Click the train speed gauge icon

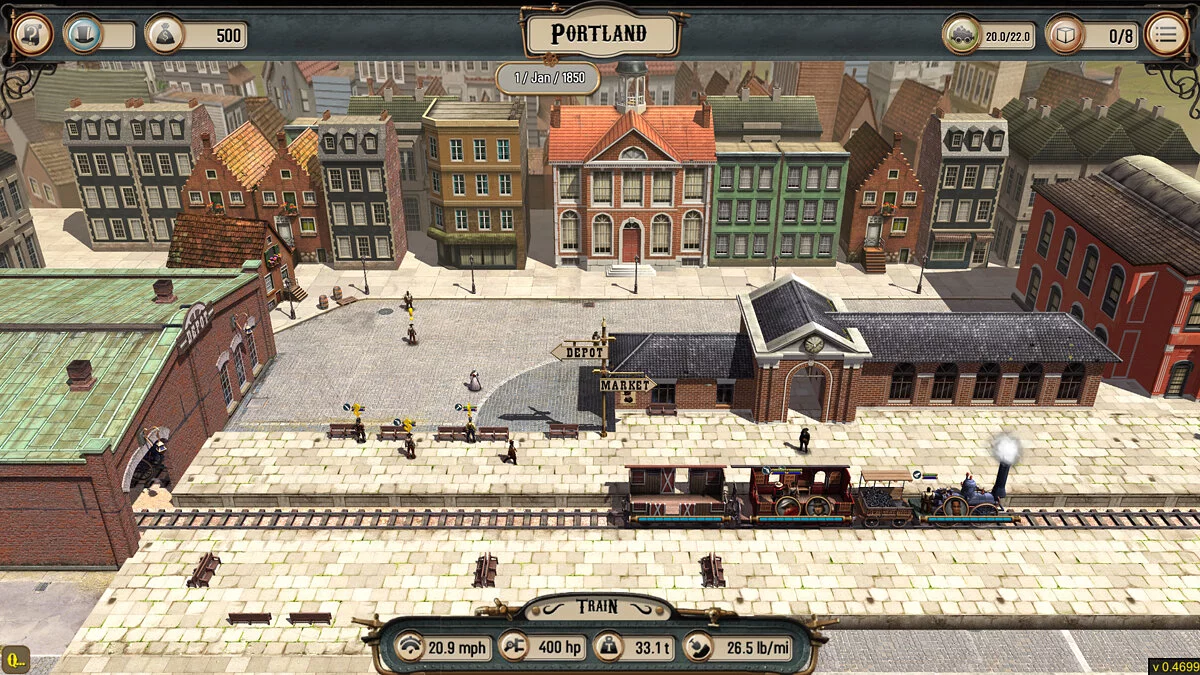coord(409,648)
